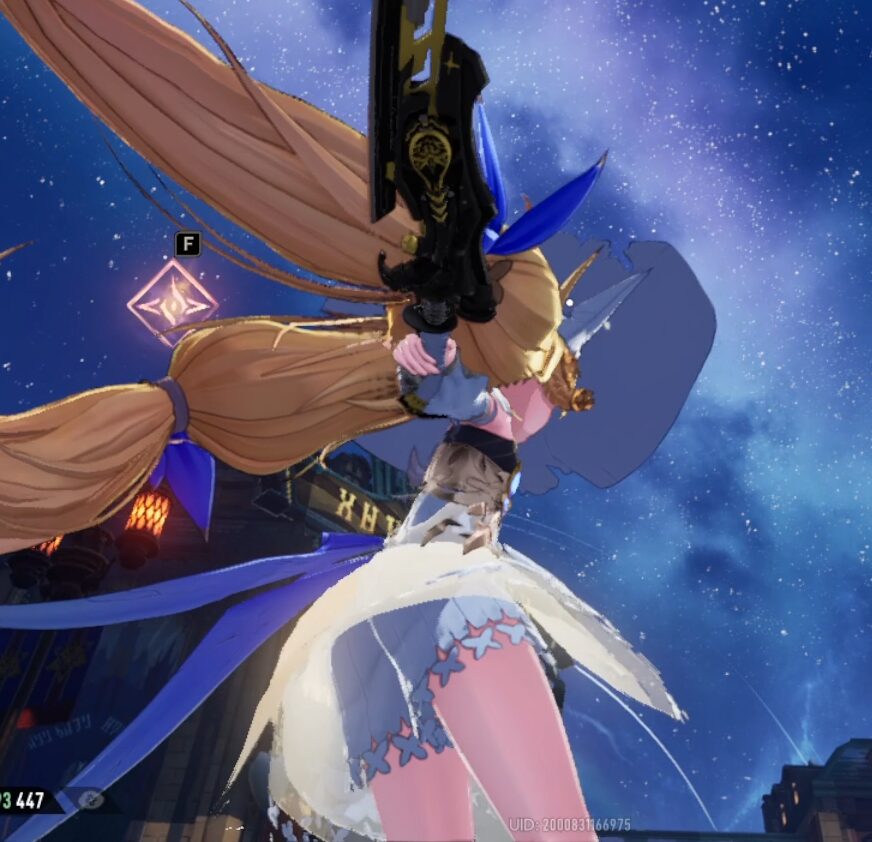The width and height of the screenshot is (872, 842).
Task: Click the glowing pink diamond interaction marker
Action: [172, 301]
